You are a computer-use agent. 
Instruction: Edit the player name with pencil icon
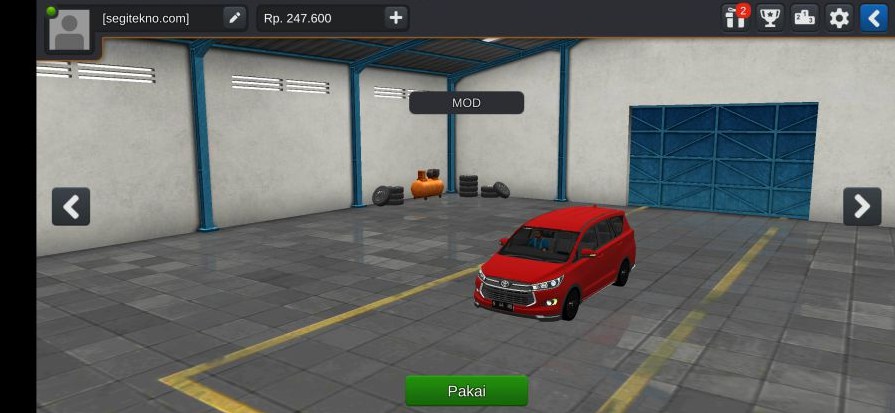pyautogui.click(x=234, y=18)
